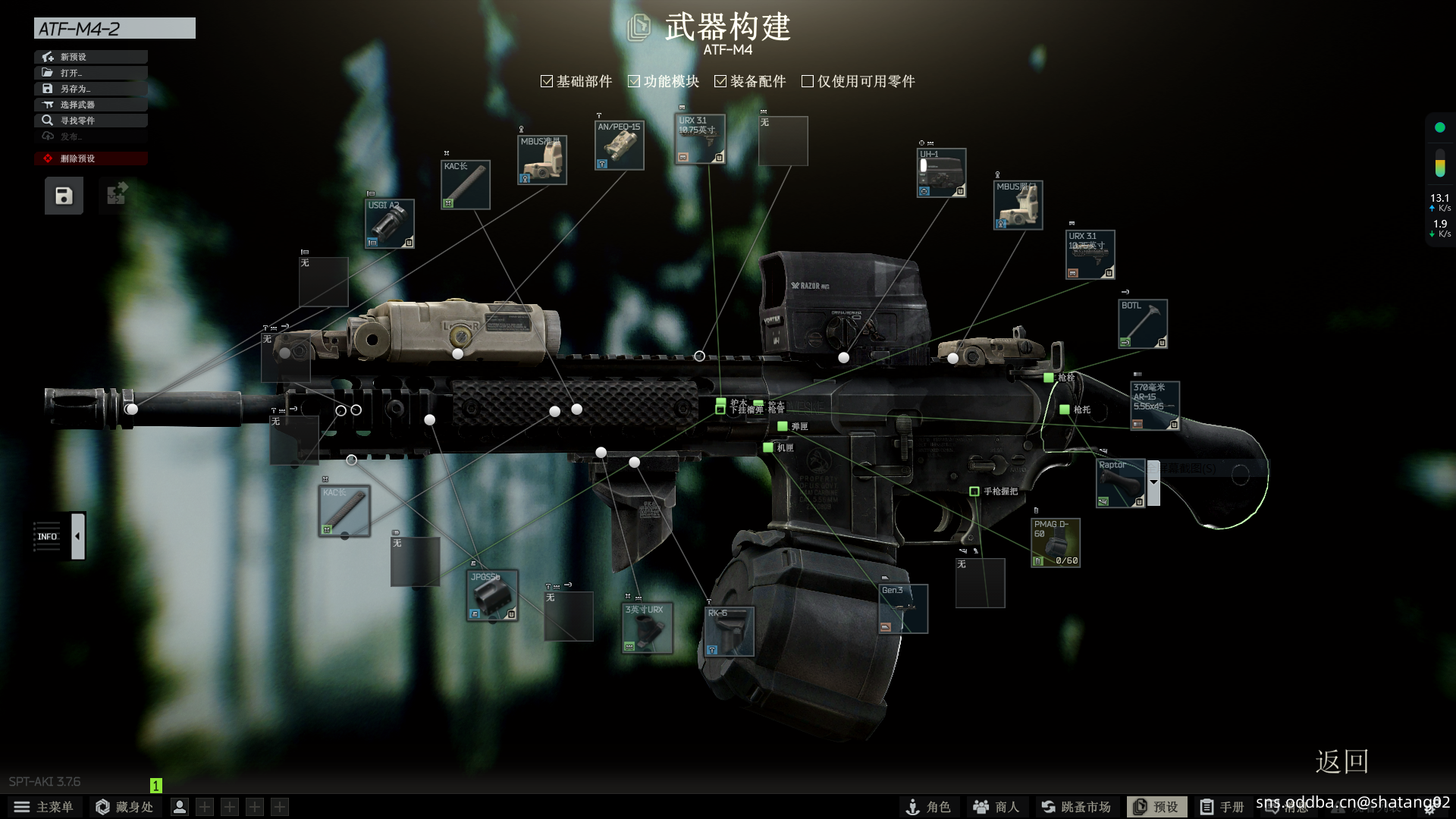Select the save preset floppy disk icon

(62, 196)
